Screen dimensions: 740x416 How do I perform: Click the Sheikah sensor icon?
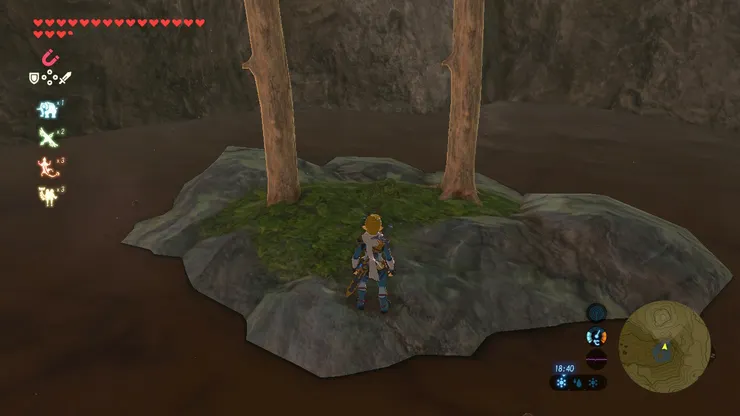[596, 312]
